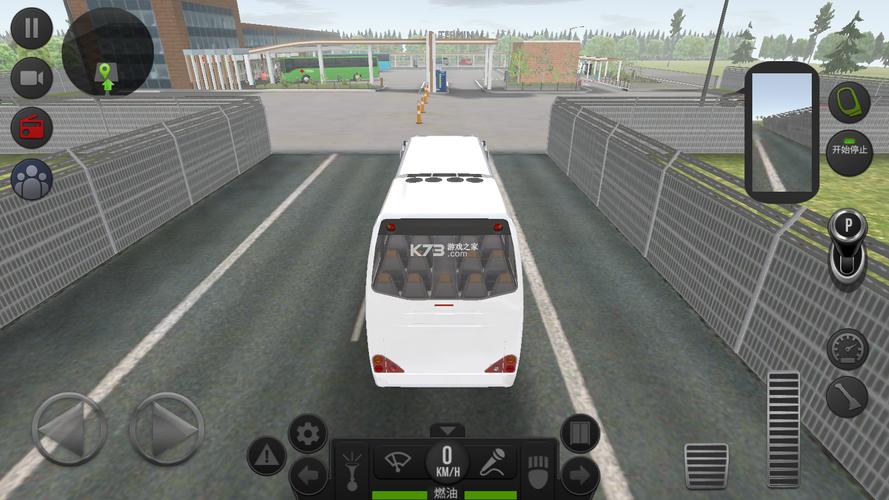Tap the 开始停止 engine start-stop button
Image resolution: width=889 pixels, height=500 pixels.
tap(849, 153)
